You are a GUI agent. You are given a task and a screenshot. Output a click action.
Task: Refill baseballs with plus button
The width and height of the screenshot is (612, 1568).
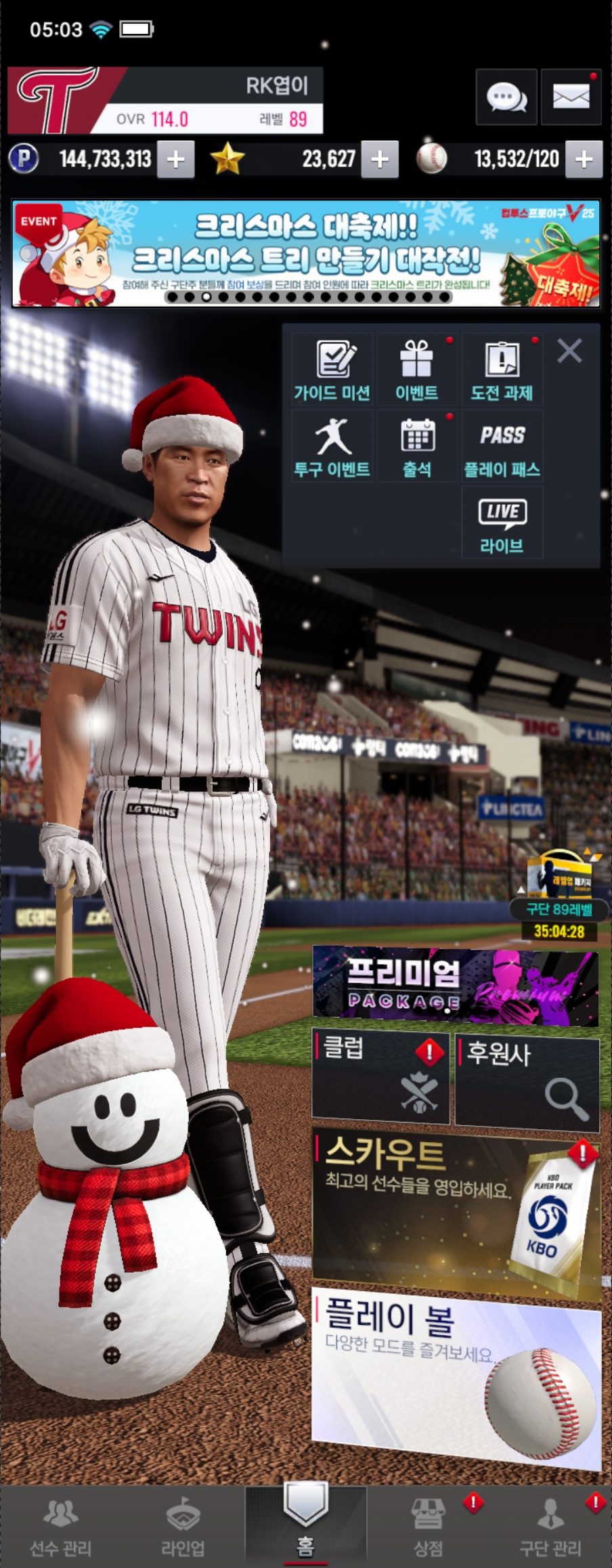(584, 160)
